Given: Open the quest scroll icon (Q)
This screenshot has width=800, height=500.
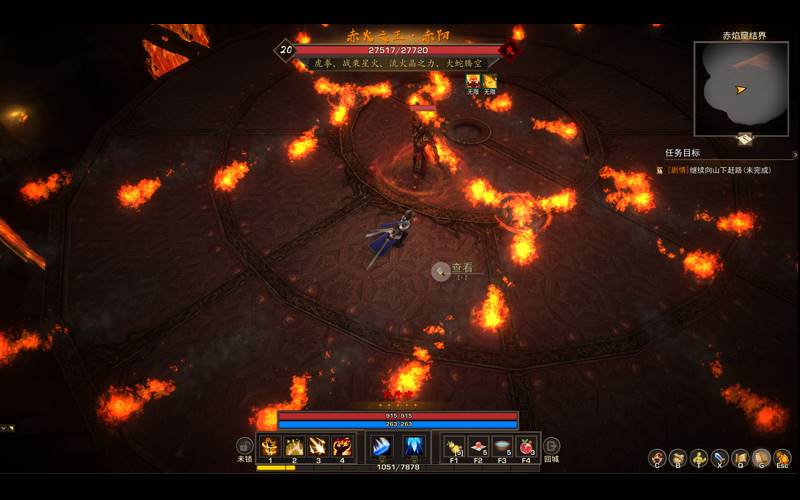Looking at the screenshot, I should coord(741,458).
